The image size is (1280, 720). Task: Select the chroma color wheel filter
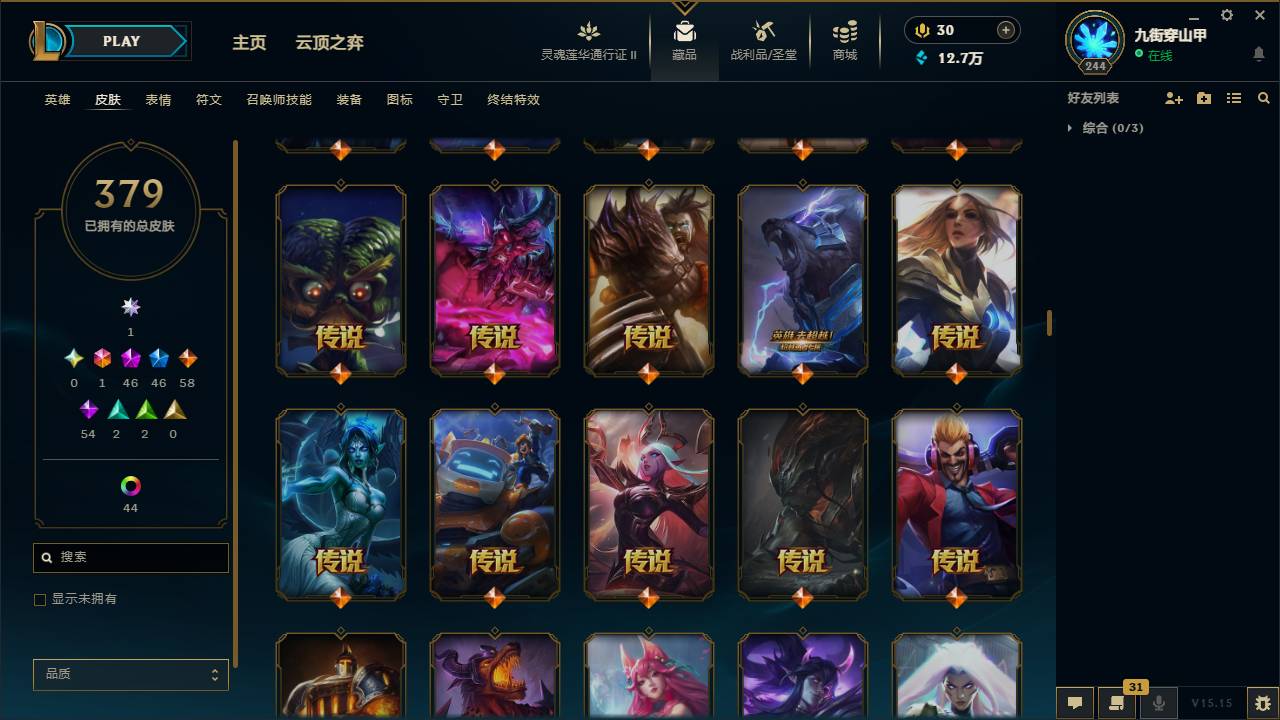(130, 484)
